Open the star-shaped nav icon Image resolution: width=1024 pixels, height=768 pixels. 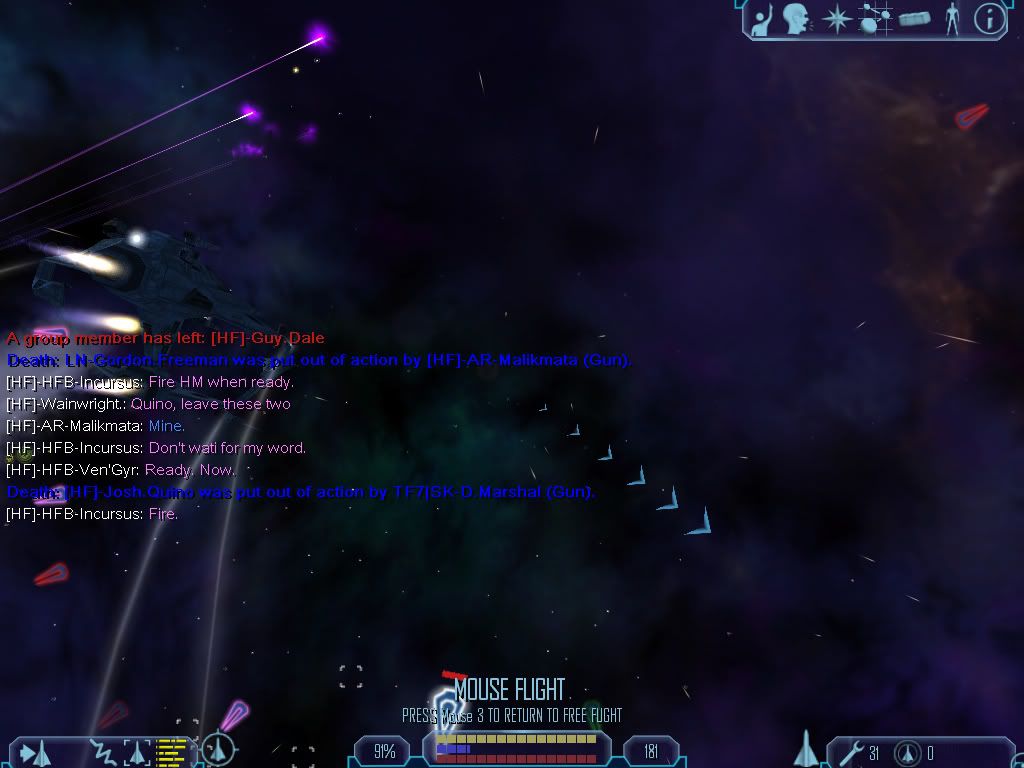click(x=836, y=19)
